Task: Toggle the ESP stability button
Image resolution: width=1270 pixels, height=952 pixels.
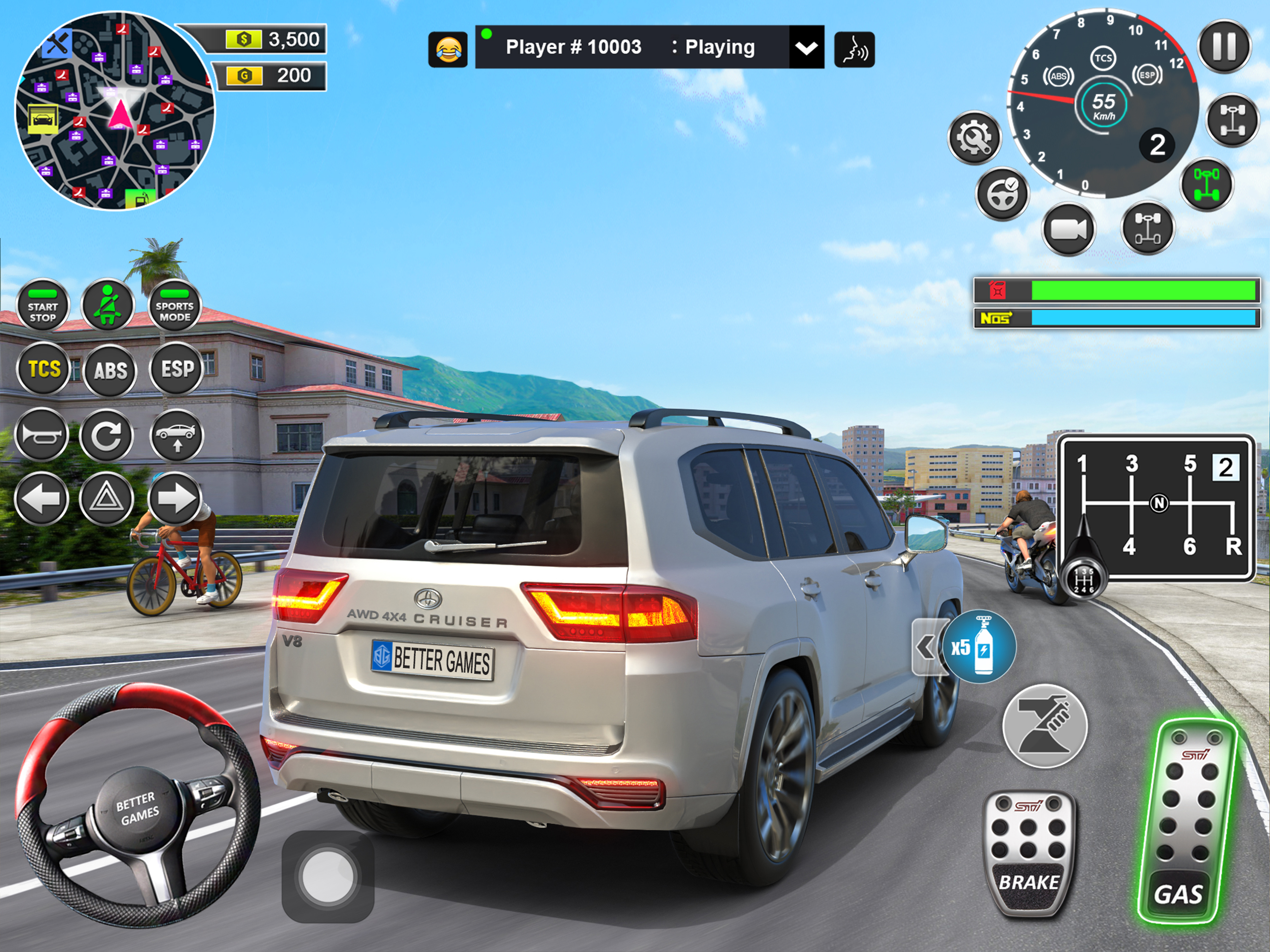Action: [177, 369]
